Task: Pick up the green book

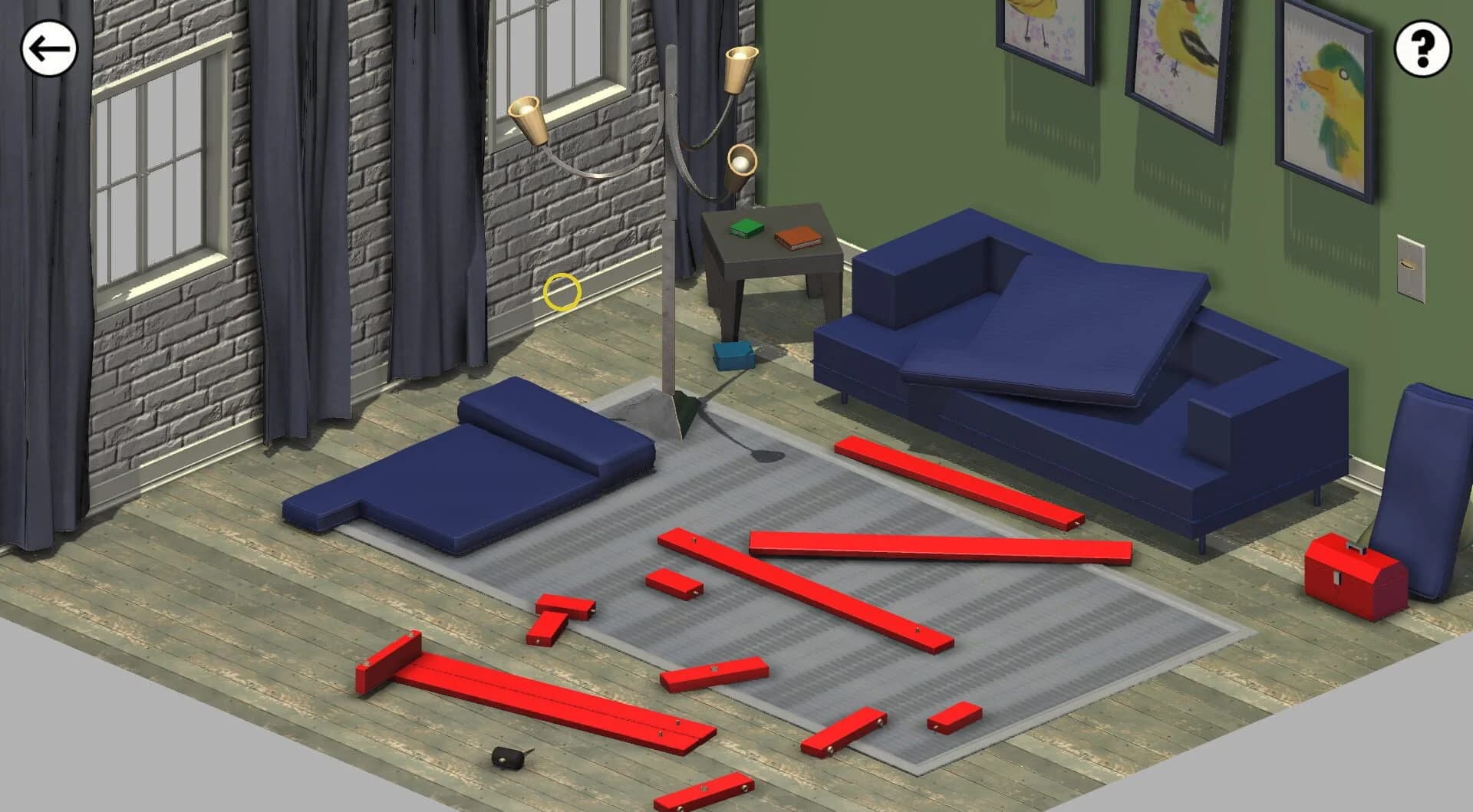Action: click(x=744, y=228)
